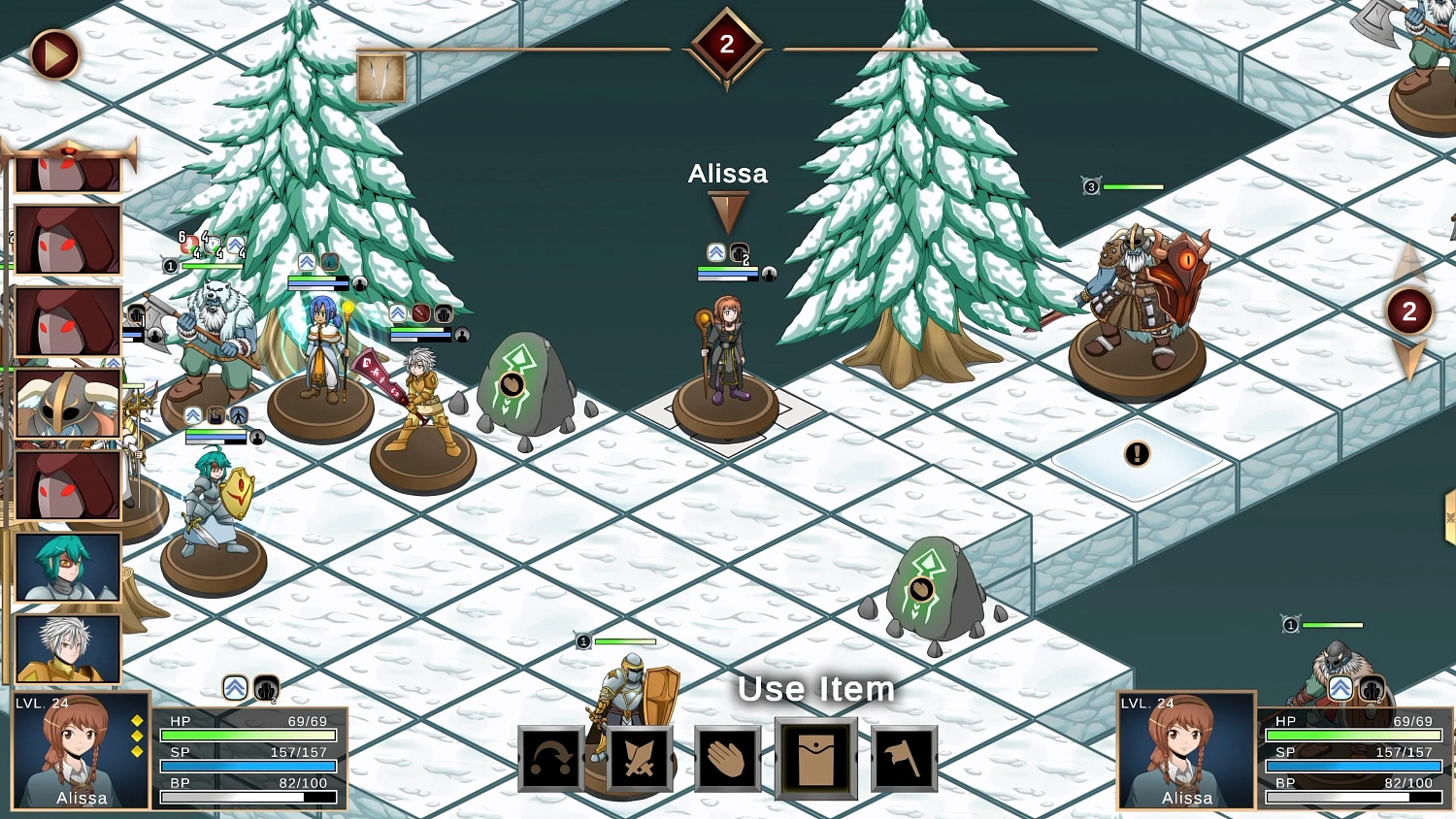Select the Attack crossed-swords icon
The width and height of the screenshot is (1456, 819).
pyautogui.click(x=640, y=758)
